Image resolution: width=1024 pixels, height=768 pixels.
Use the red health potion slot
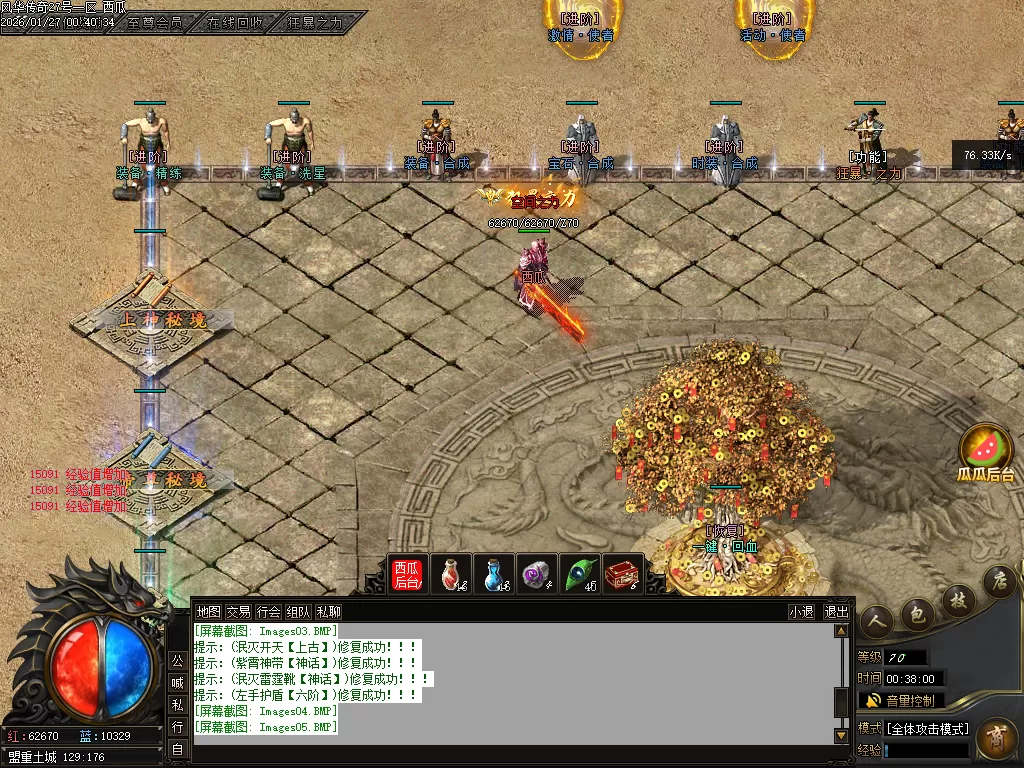pyautogui.click(x=451, y=576)
